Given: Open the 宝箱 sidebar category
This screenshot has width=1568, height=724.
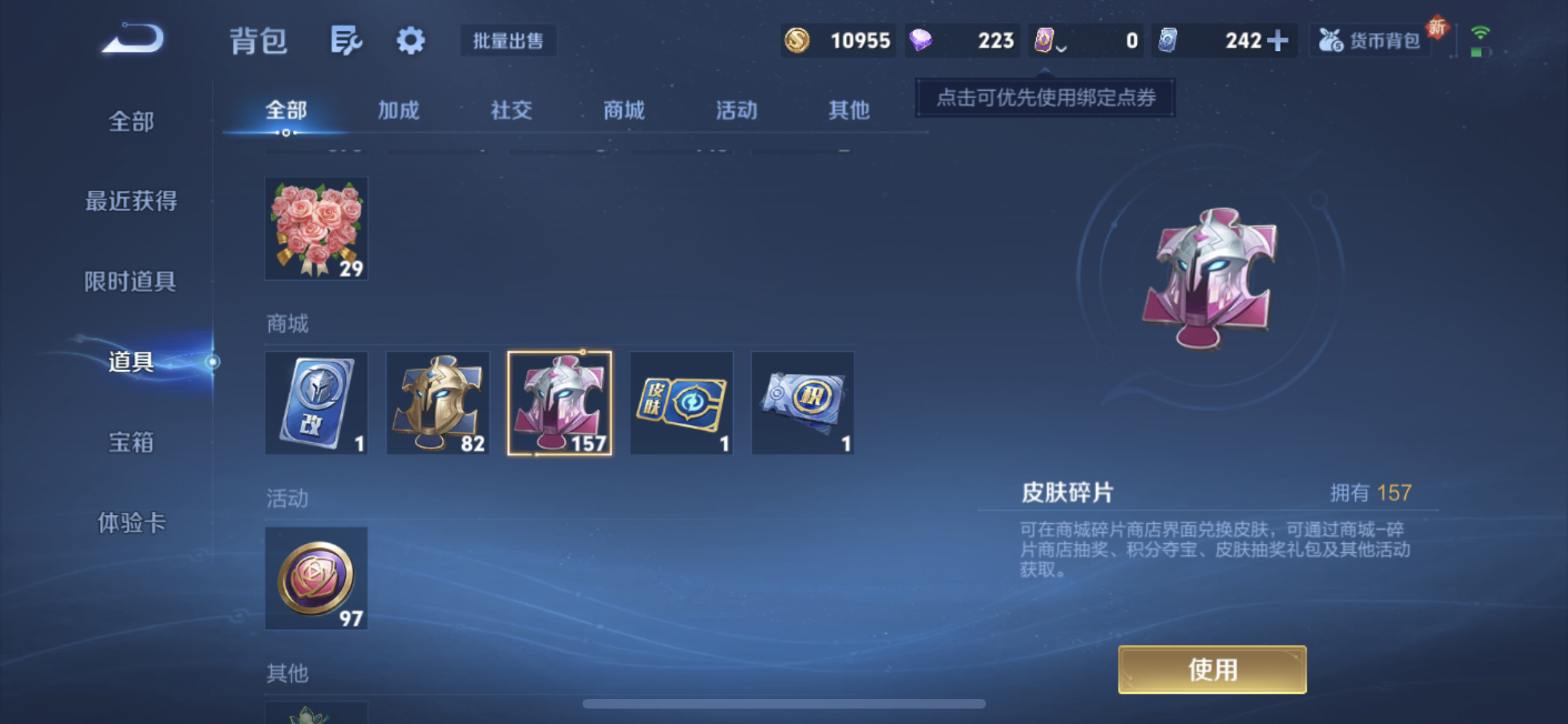Looking at the screenshot, I should click(x=131, y=442).
